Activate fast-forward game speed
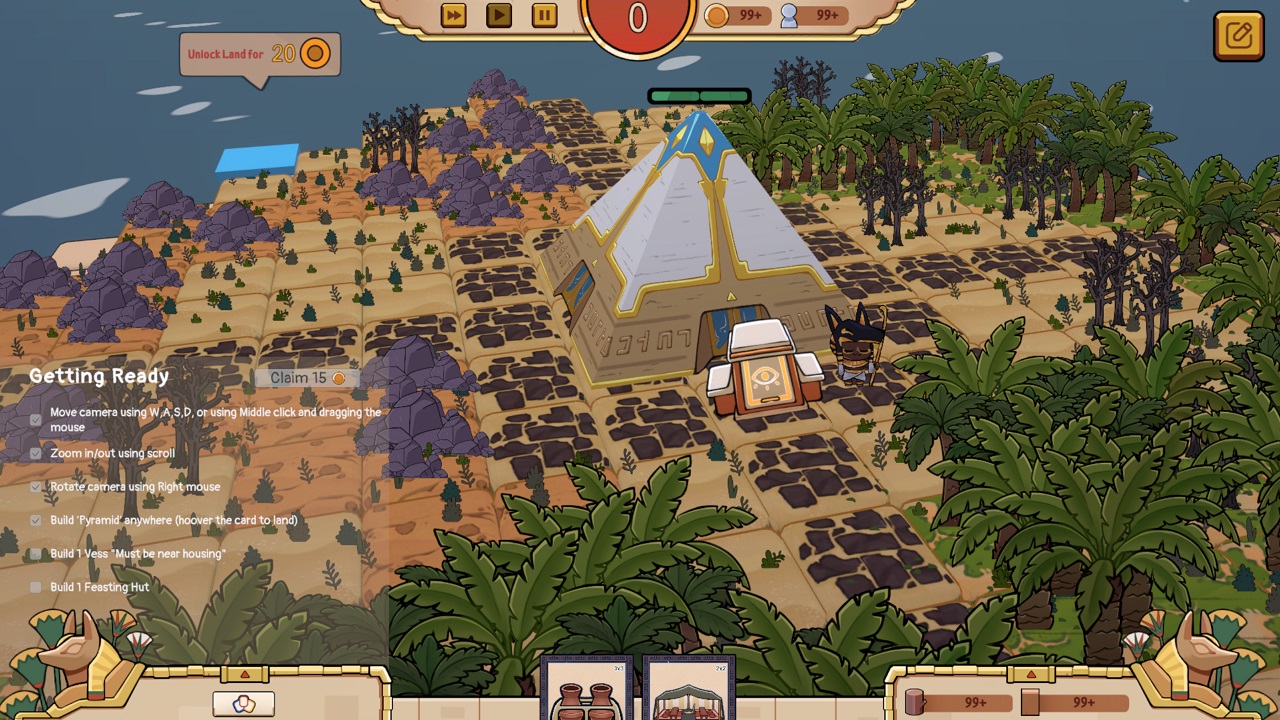 [x=453, y=15]
